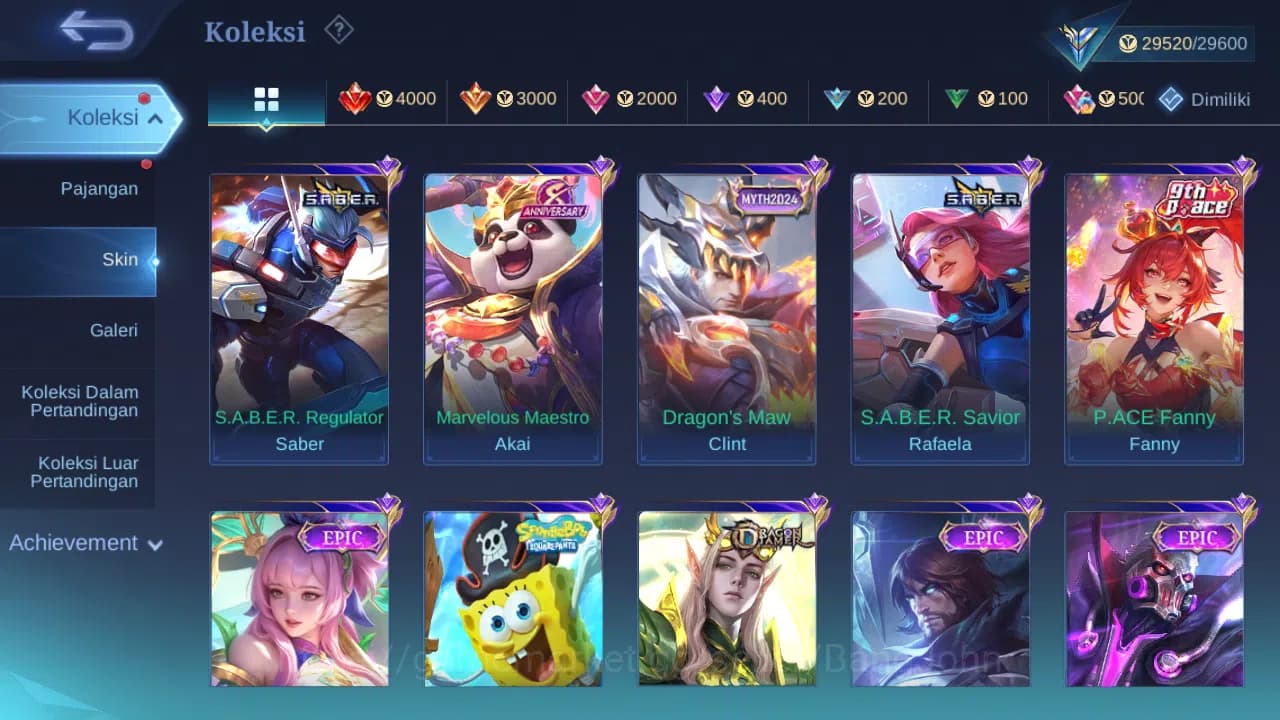The width and height of the screenshot is (1280, 720).
Task: Select the red 4000-point rarity filter icon
Action: coord(388,98)
